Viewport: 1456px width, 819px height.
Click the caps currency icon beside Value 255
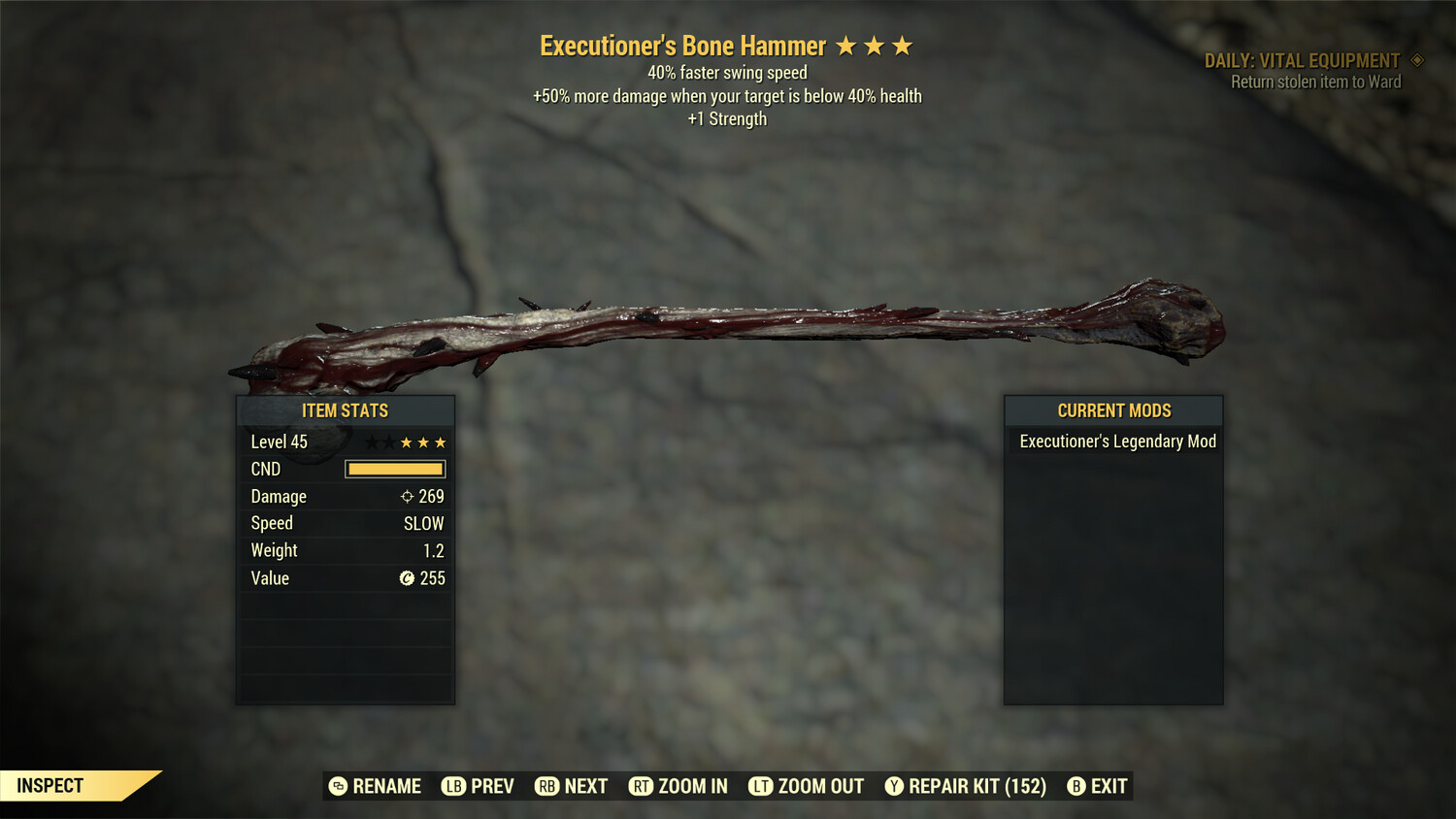click(409, 578)
